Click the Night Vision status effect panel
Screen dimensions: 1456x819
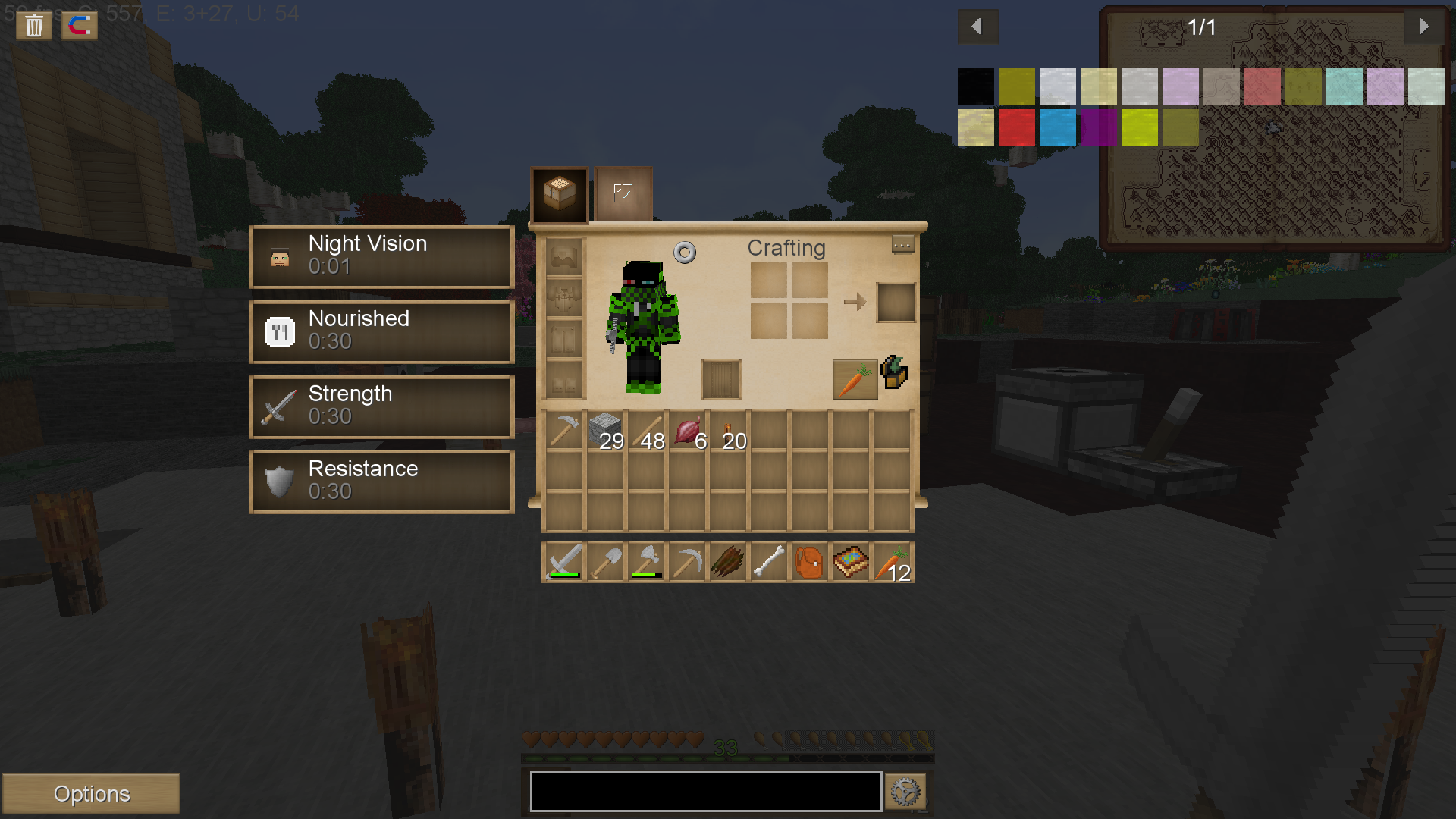[381, 256]
